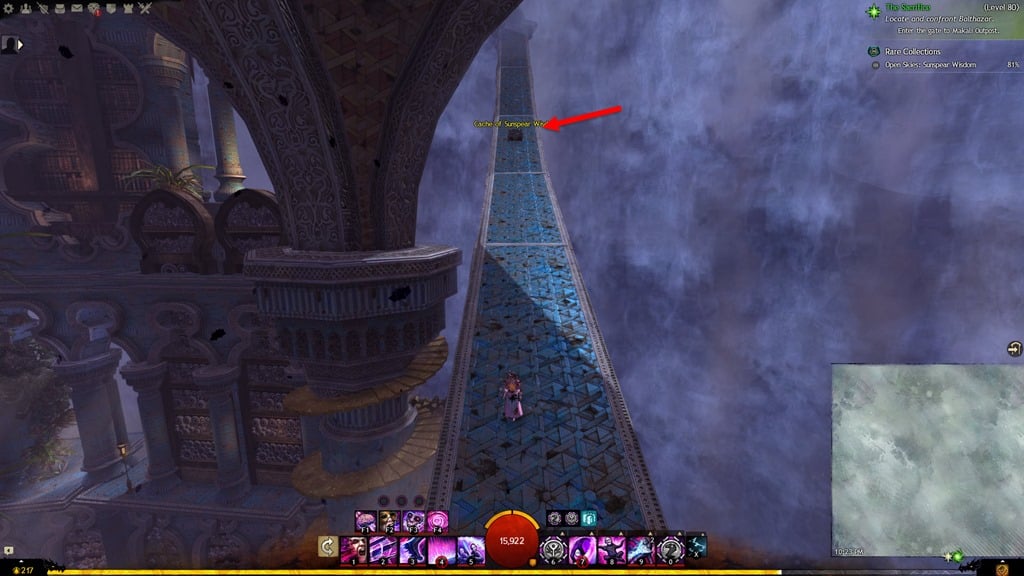Open the game menu gear icon
The width and height of the screenshot is (1024, 576).
[7, 9]
